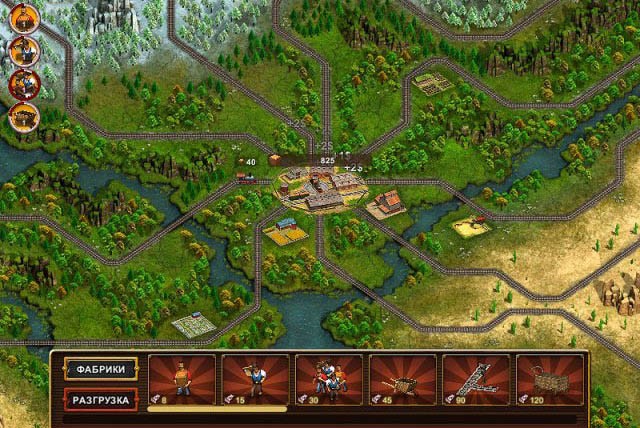
Task: Select the worker slot priced at 15
Action: click(255, 380)
